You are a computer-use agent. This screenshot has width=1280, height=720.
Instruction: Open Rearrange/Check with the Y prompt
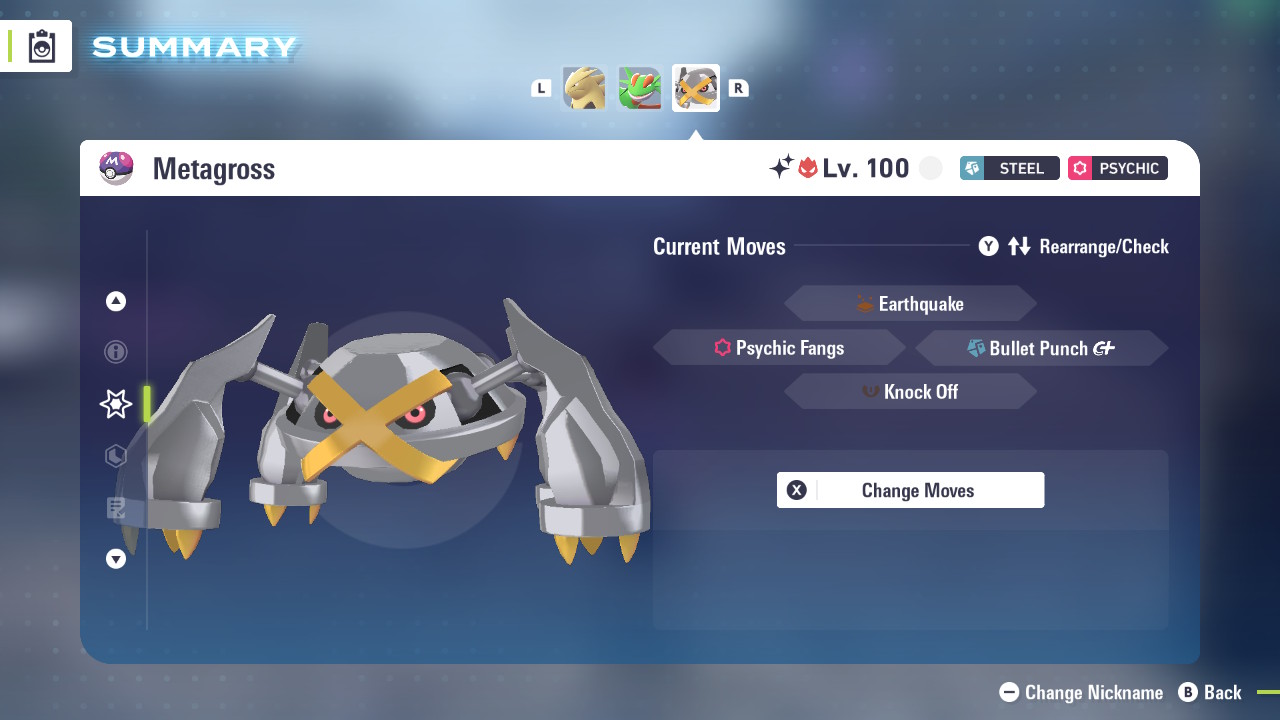988,246
